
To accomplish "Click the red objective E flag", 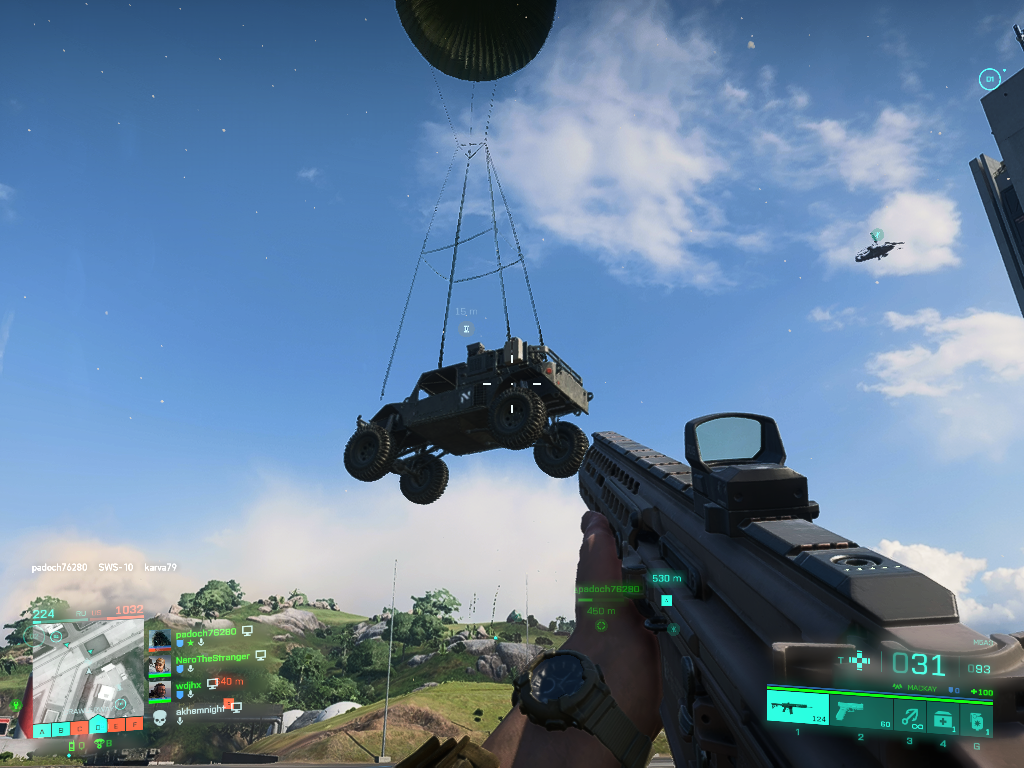I will click(x=116, y=727).
